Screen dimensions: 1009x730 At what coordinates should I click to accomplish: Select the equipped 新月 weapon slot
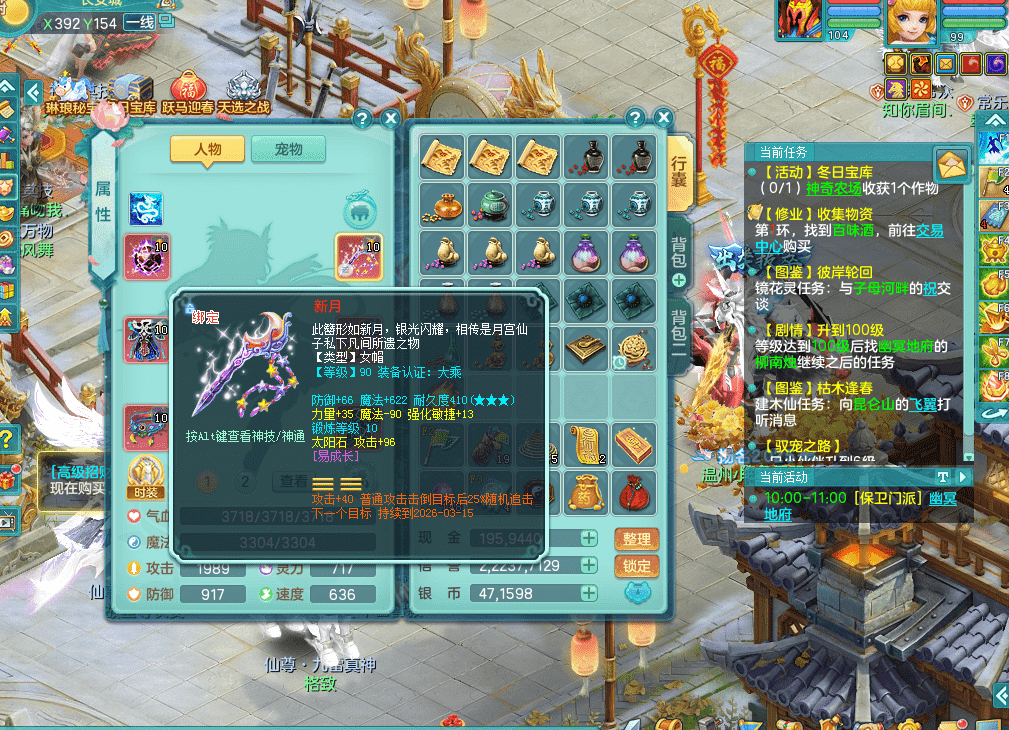[358, 257]
